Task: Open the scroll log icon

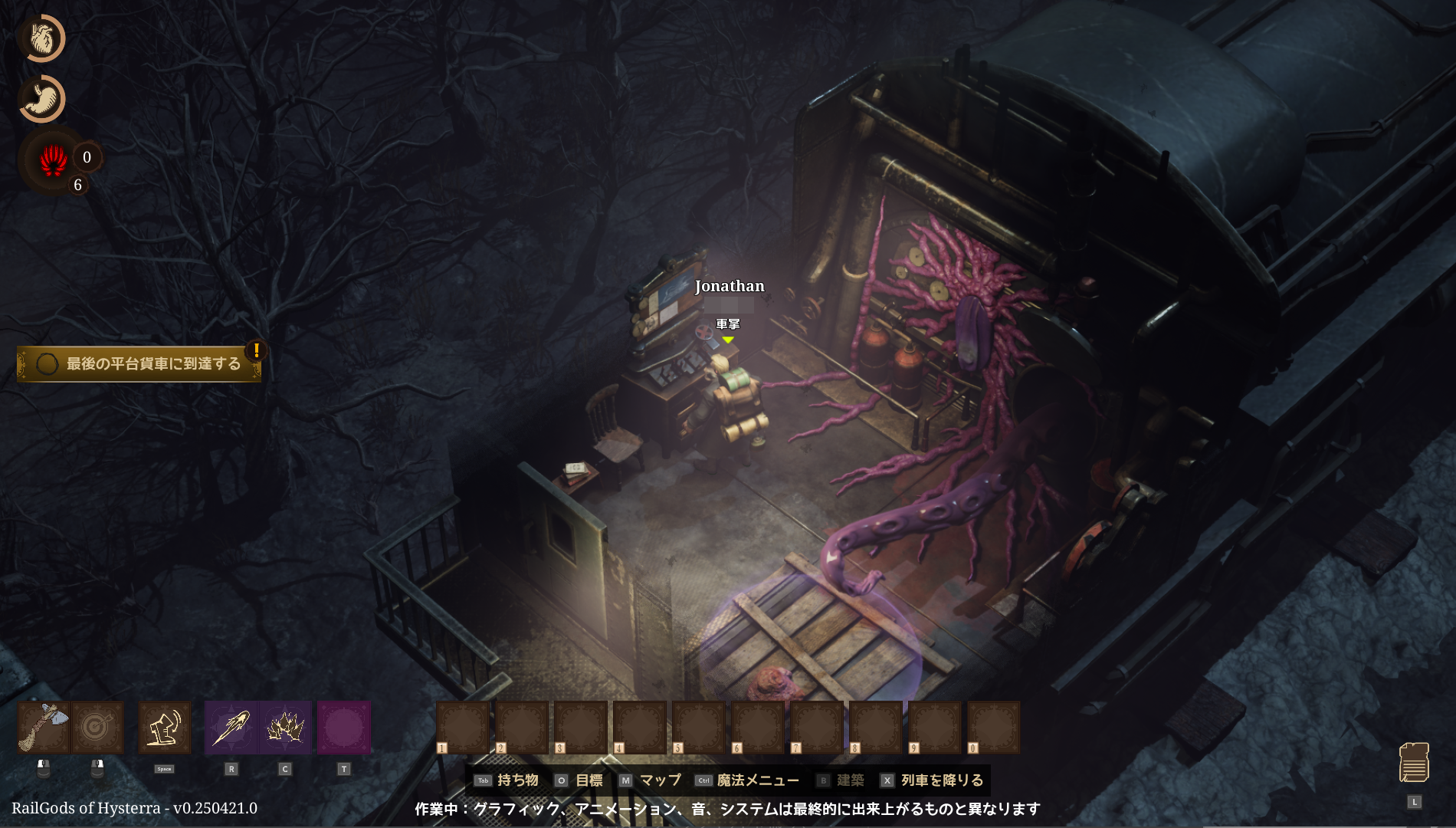Action: (x=1414, y=762)
